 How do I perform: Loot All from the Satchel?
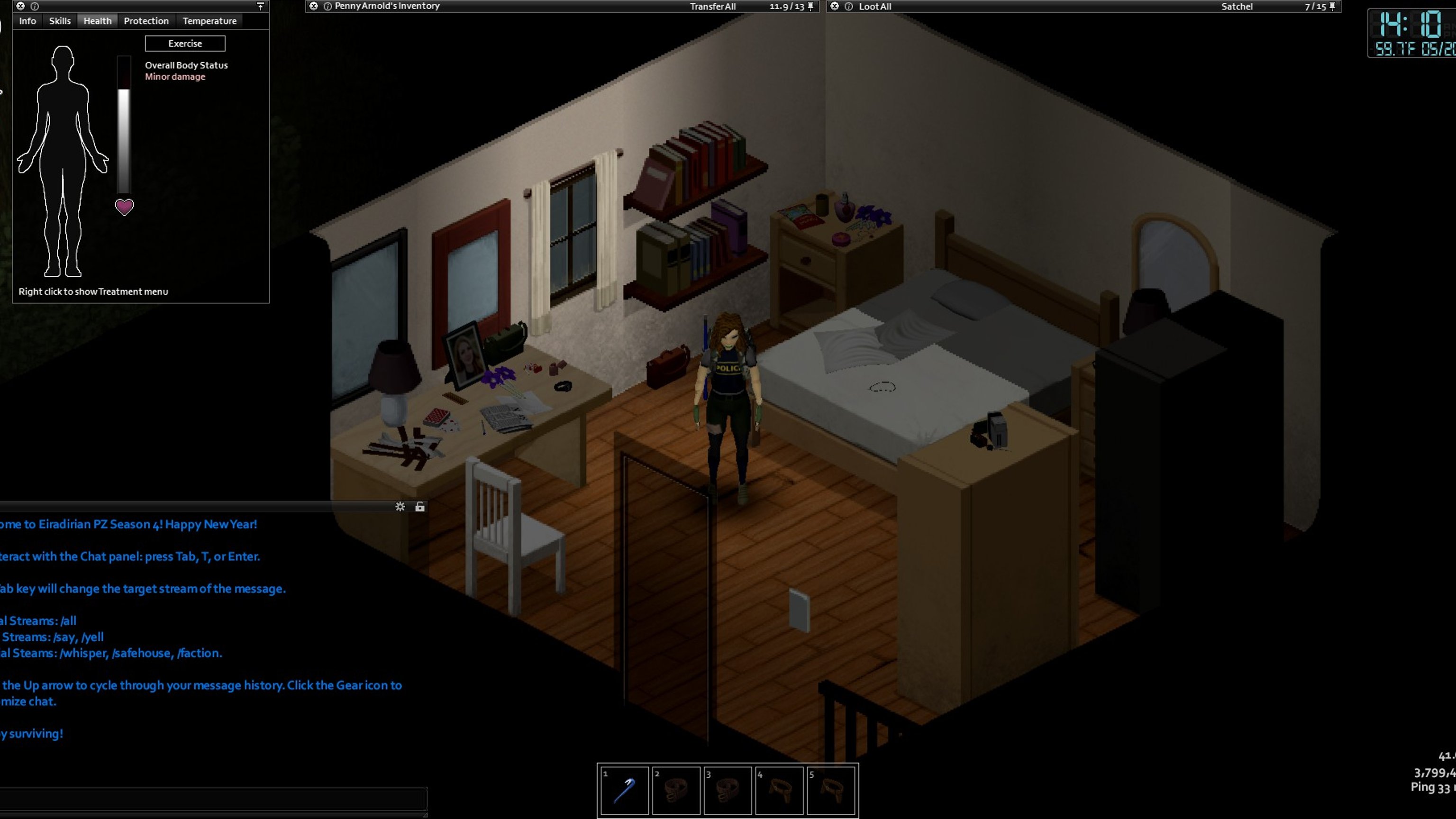pyautogui.click(x=874, y=6)
